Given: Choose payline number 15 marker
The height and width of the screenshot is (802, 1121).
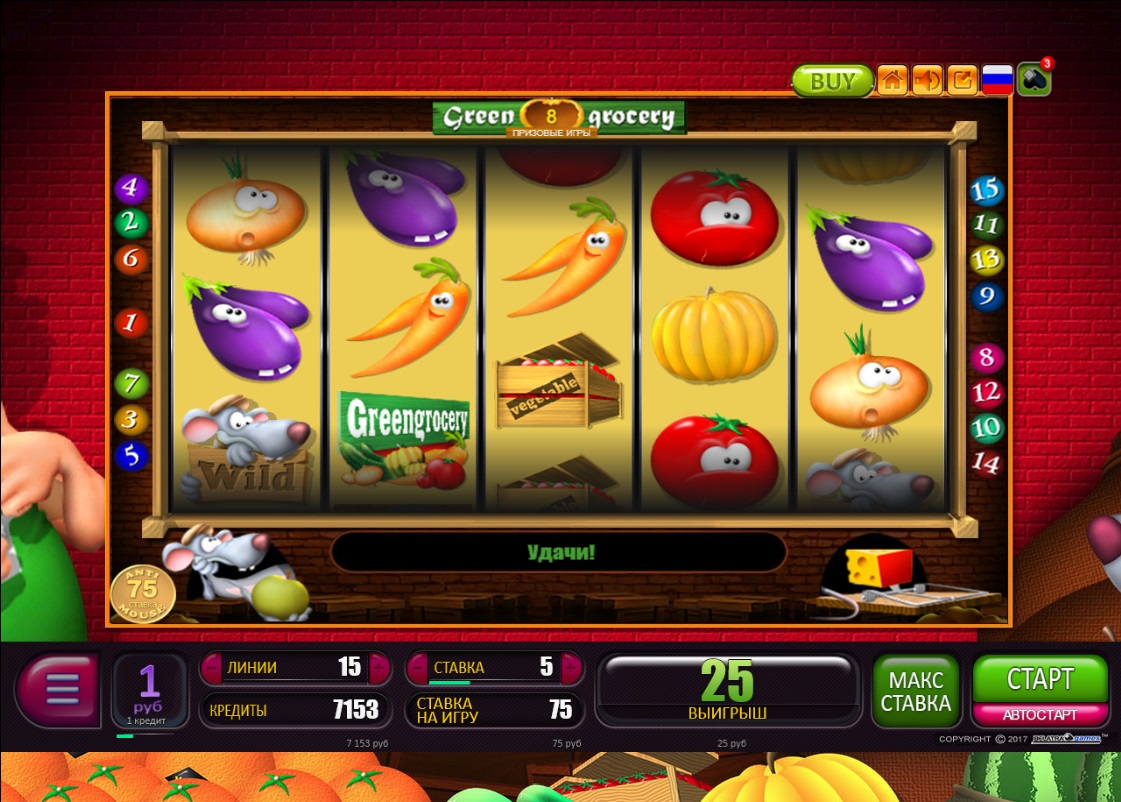Looking at the screenshot, I should (986, 189).
